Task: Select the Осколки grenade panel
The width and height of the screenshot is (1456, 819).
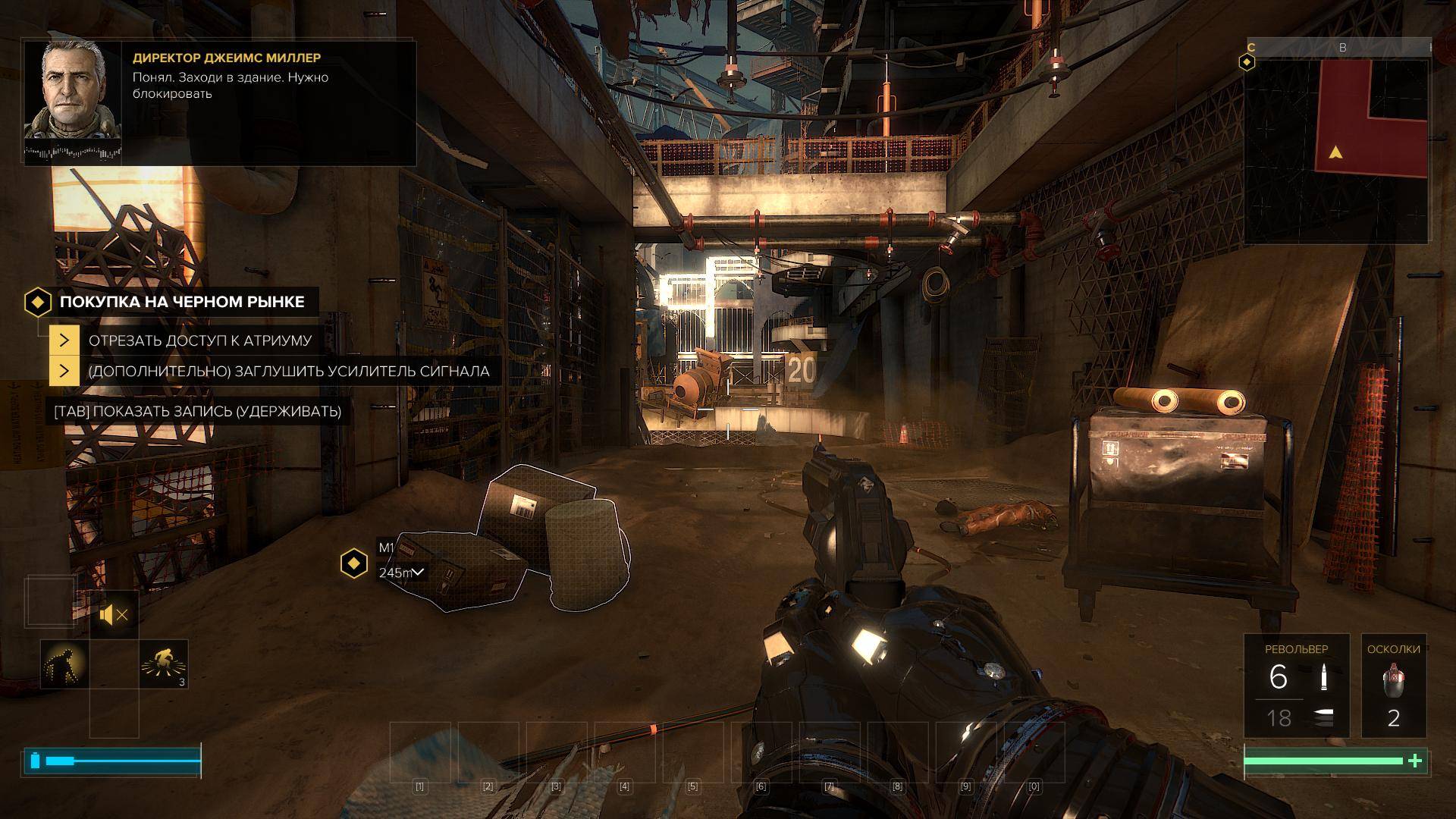Action: coord(1393,686)
